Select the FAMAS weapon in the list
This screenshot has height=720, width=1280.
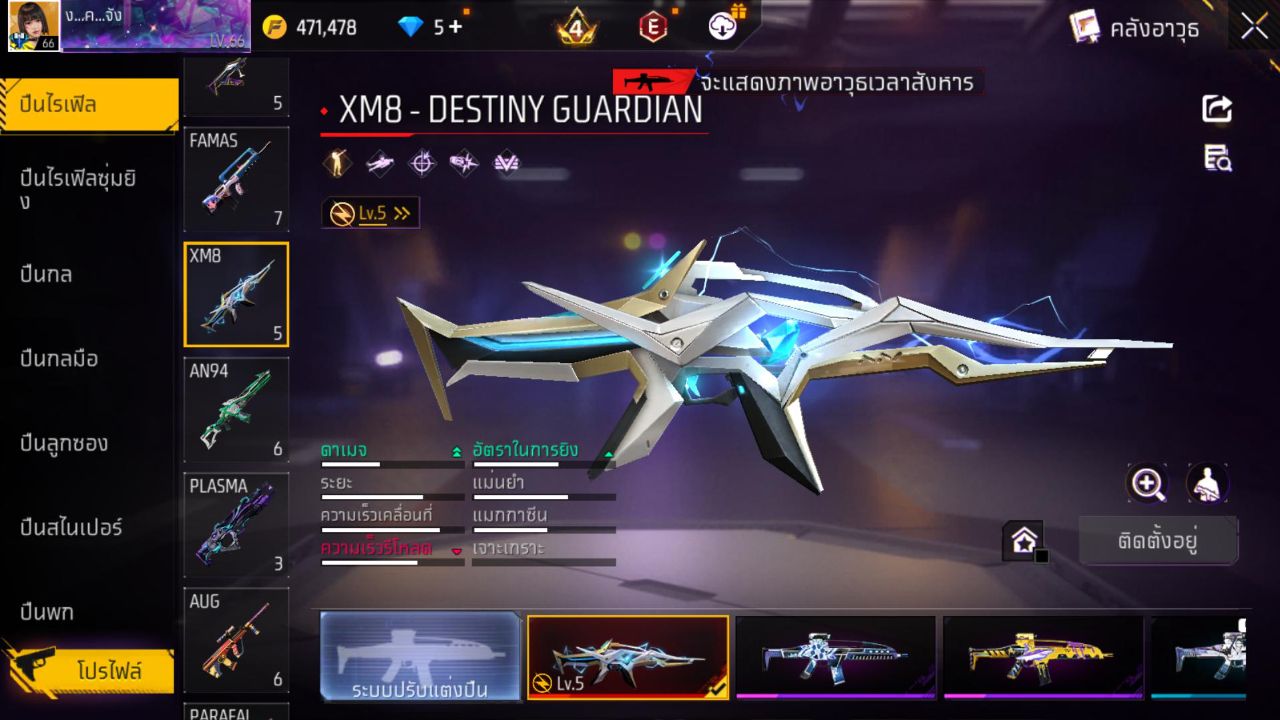(236, 180)
